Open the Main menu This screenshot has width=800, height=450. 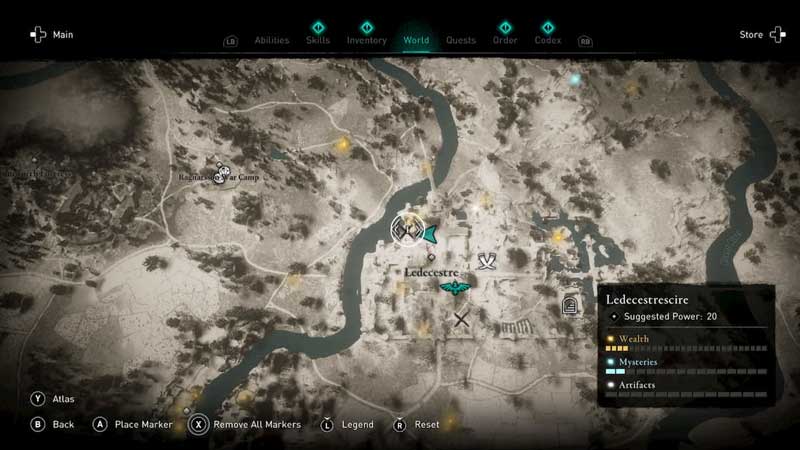(x=52, y=35)
